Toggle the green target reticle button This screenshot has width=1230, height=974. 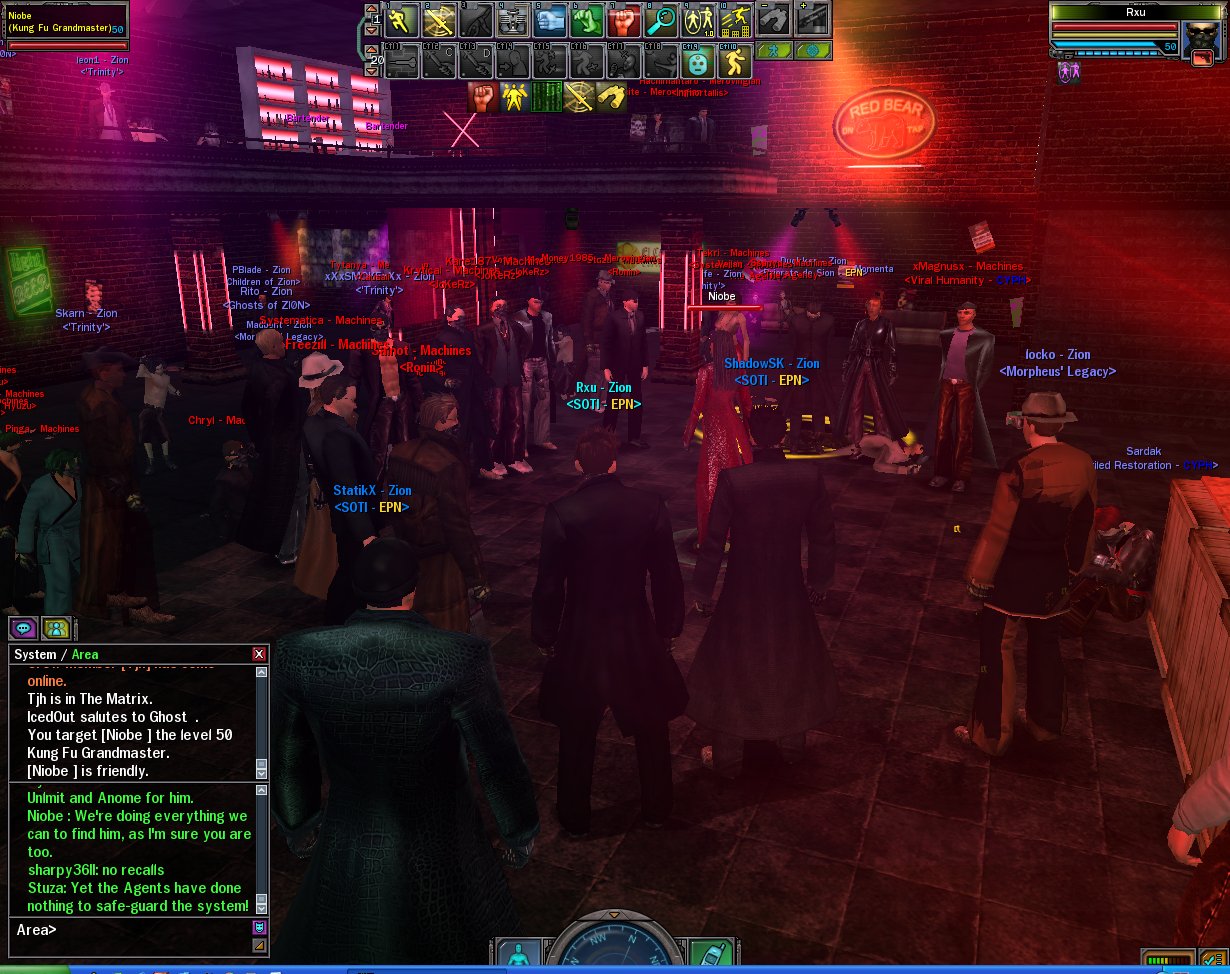point(811,50)
